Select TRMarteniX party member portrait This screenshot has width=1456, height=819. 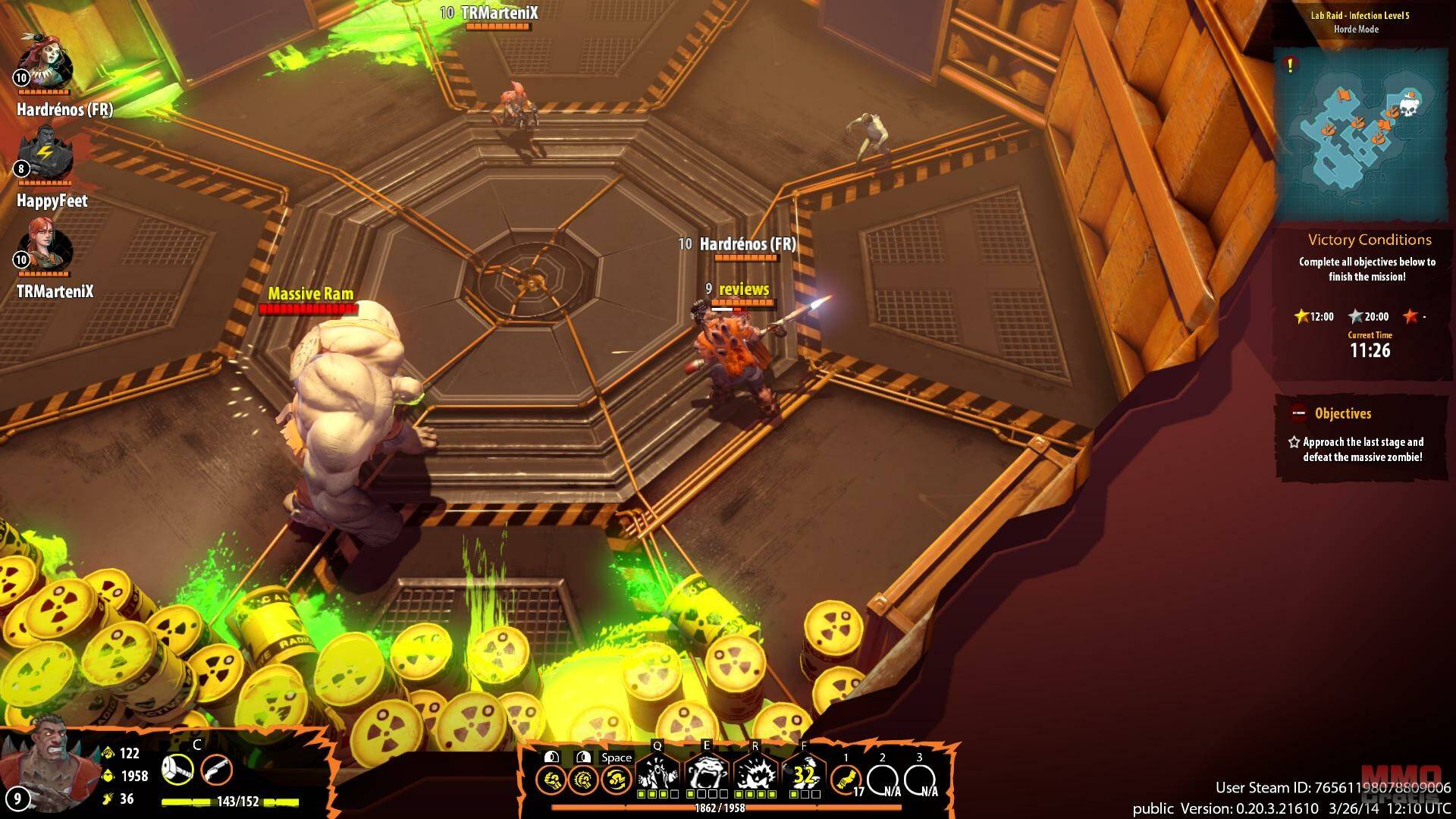pos(45,246)
